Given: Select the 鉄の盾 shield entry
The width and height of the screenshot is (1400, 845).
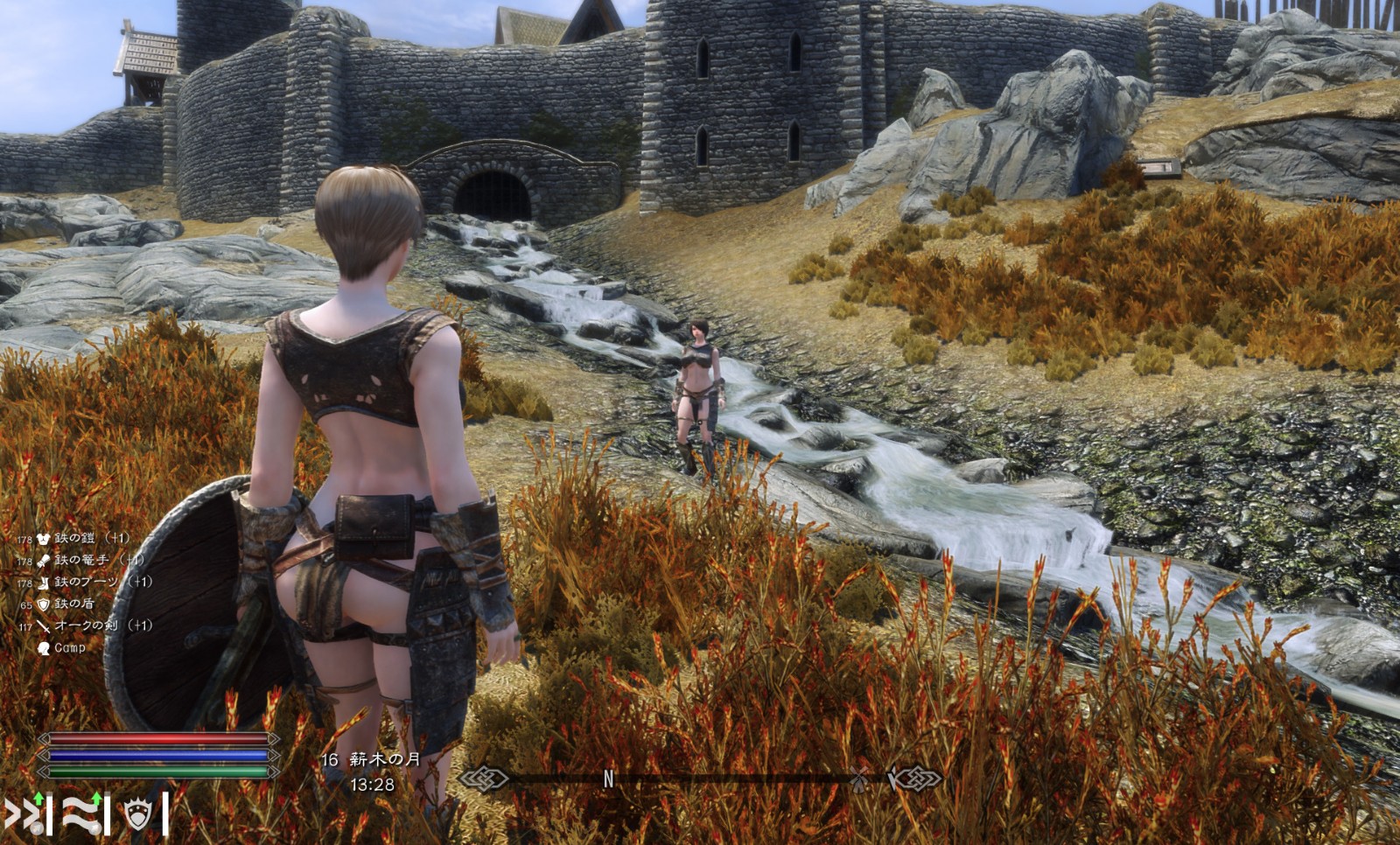Looking at the screenshot, I should coord(73,604).
